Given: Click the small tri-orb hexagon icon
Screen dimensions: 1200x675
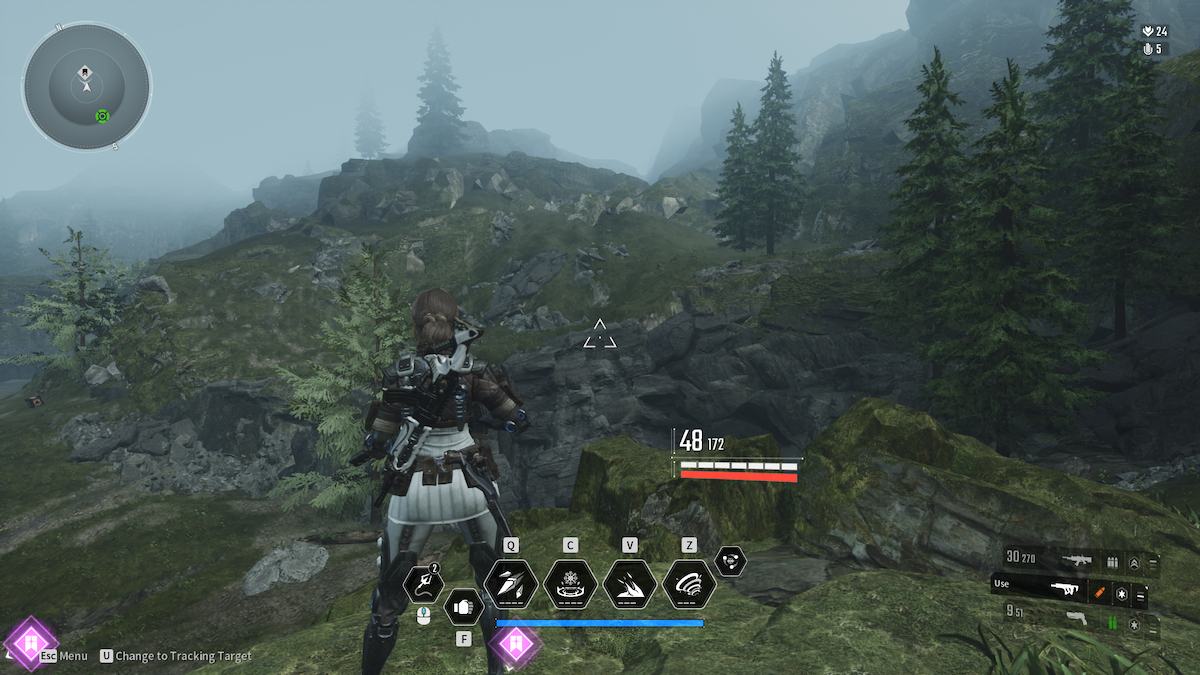Looking at the screenshot, I should pyautogui.click(x=731, y=561).
